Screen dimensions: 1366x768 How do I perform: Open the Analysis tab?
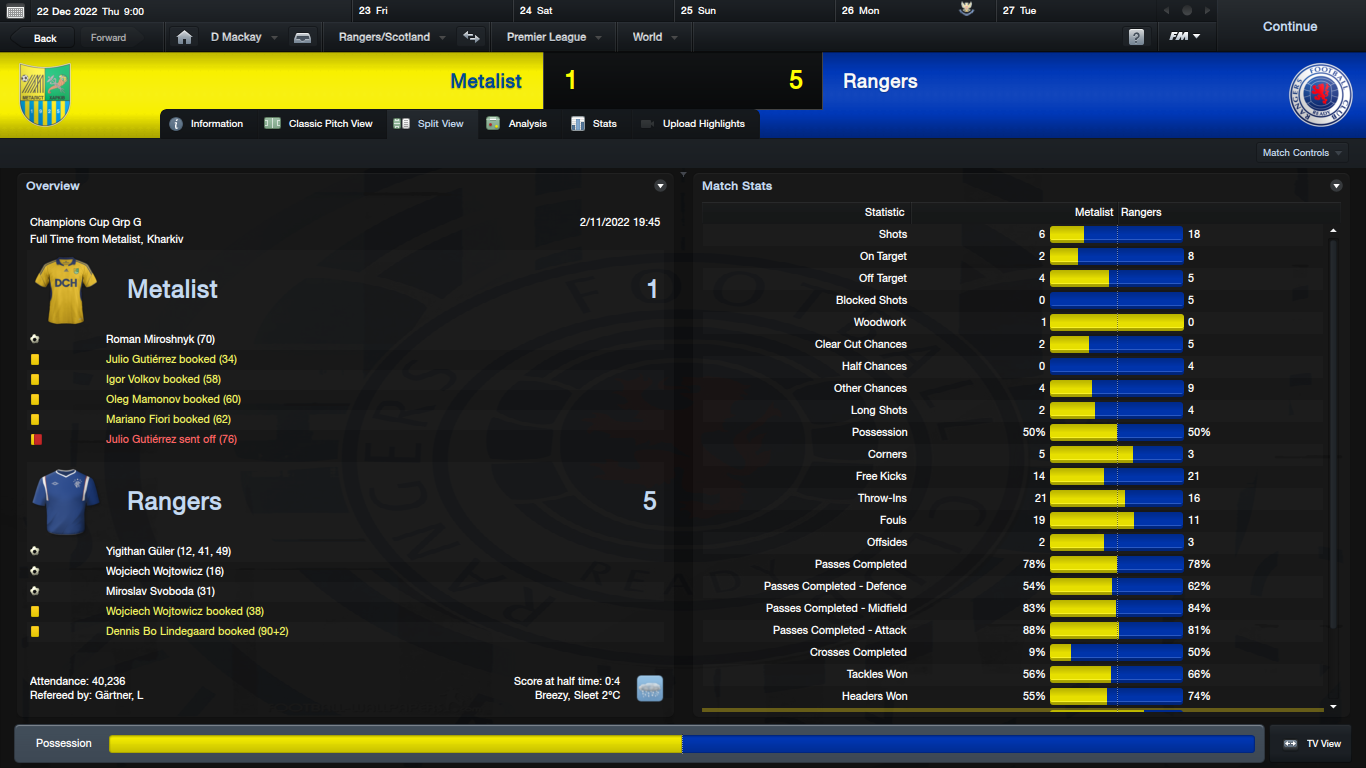tap(517, 124)
